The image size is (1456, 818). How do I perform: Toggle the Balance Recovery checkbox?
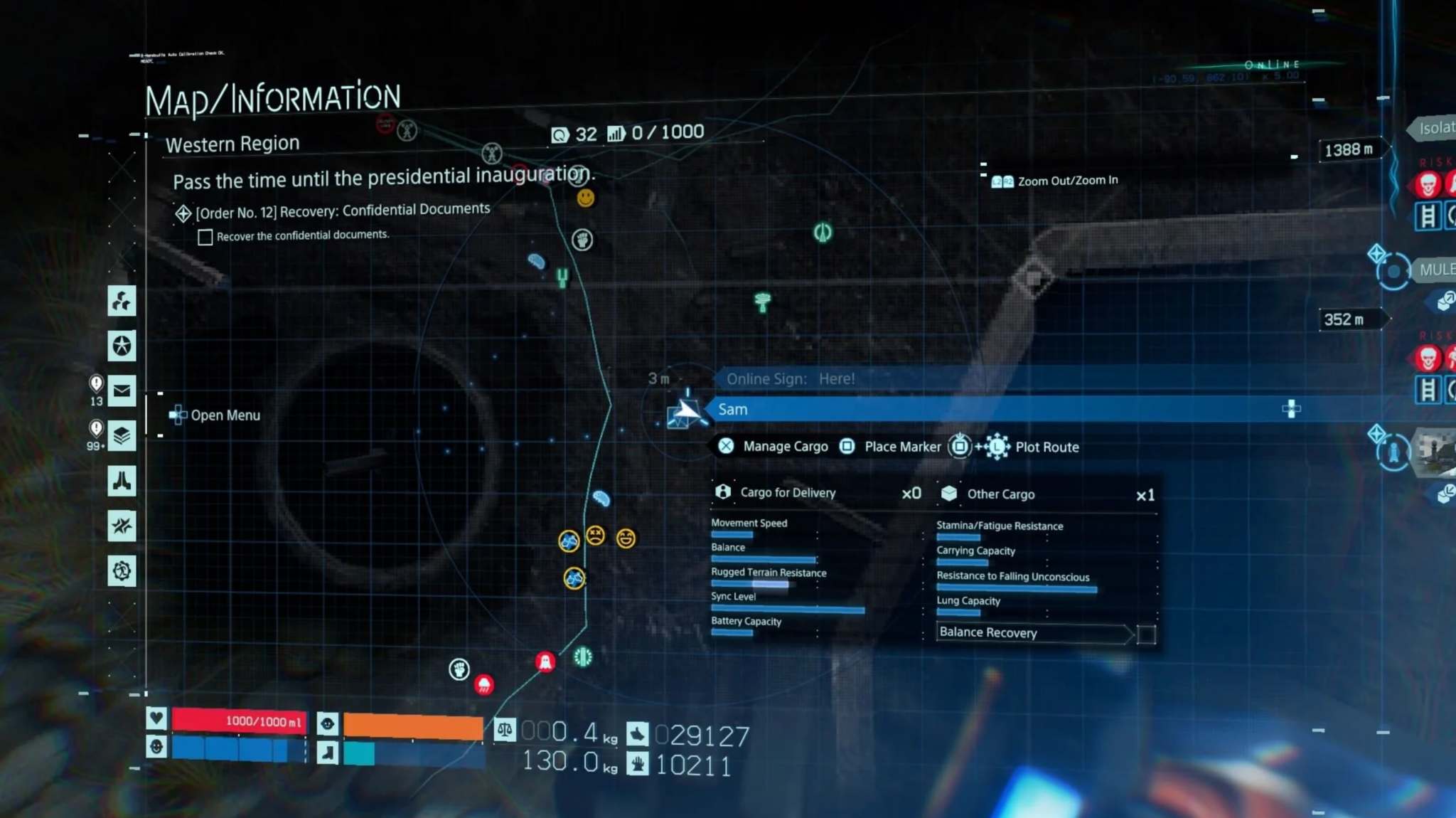tap(1147, 634)
